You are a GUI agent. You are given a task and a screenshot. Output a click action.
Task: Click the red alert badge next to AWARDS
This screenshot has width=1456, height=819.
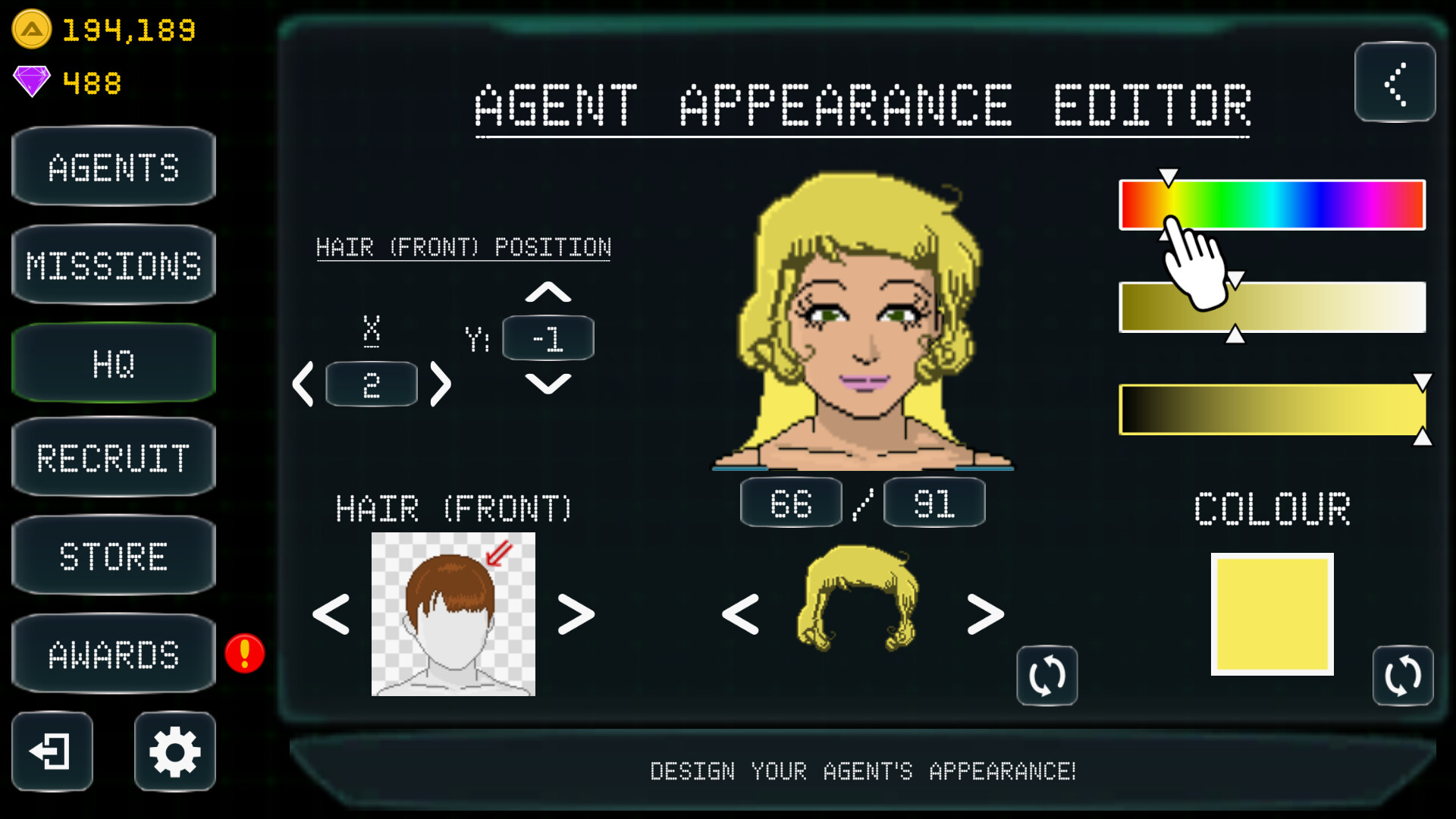244,653
